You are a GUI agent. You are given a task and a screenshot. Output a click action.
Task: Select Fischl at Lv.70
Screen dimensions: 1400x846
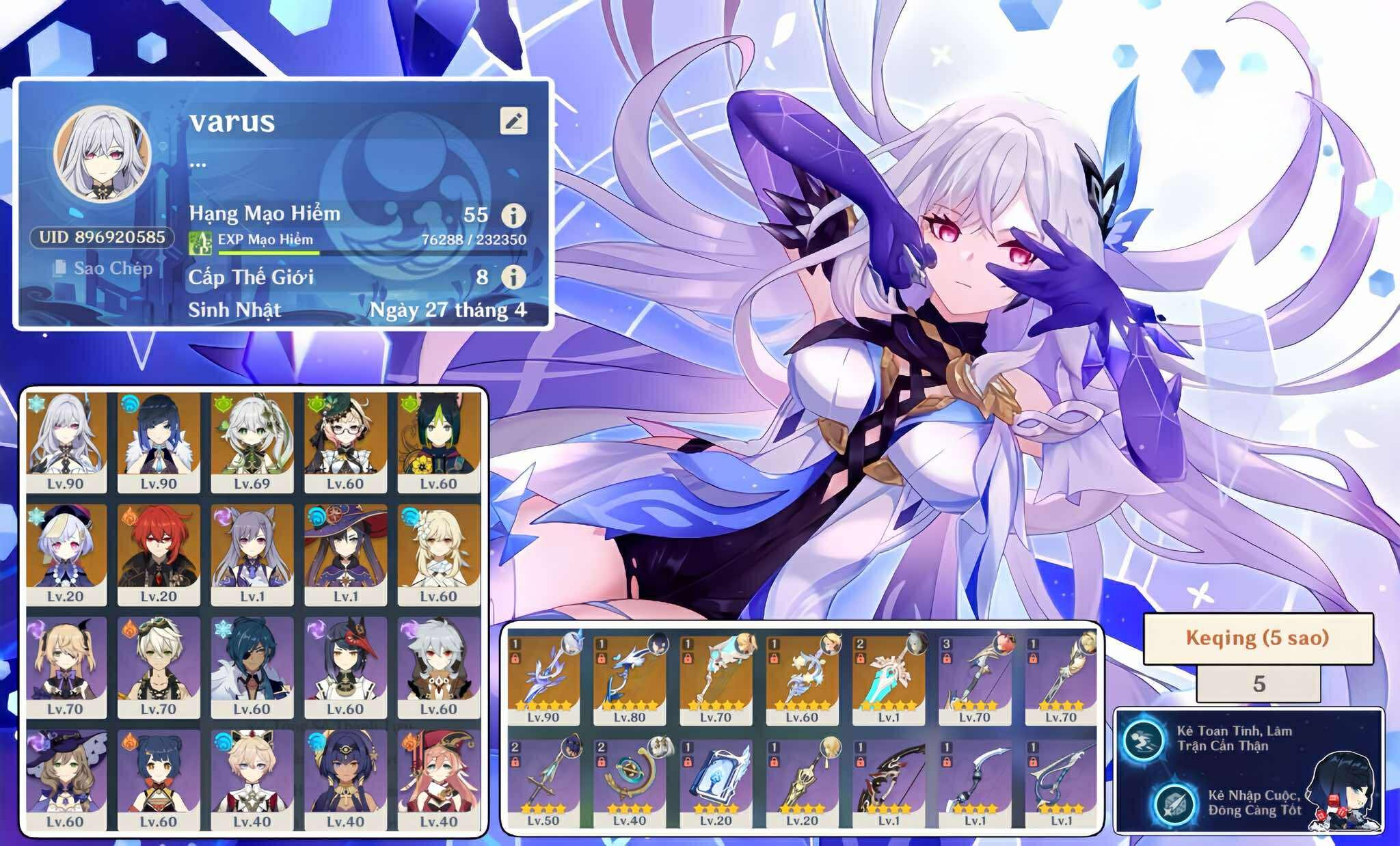(66, 667)
